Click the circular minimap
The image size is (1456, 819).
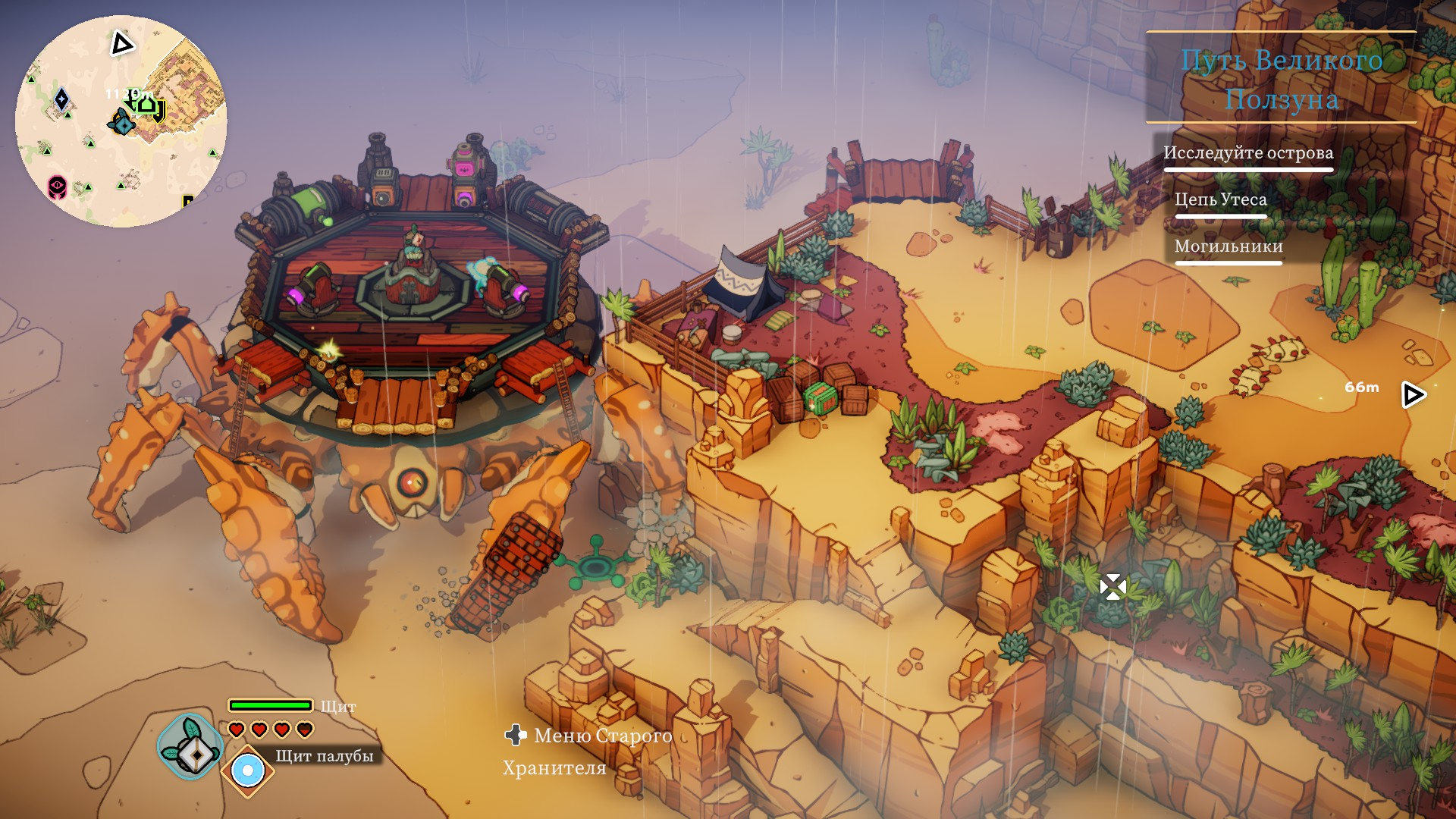pyautogui.click(x=121, y=121)
